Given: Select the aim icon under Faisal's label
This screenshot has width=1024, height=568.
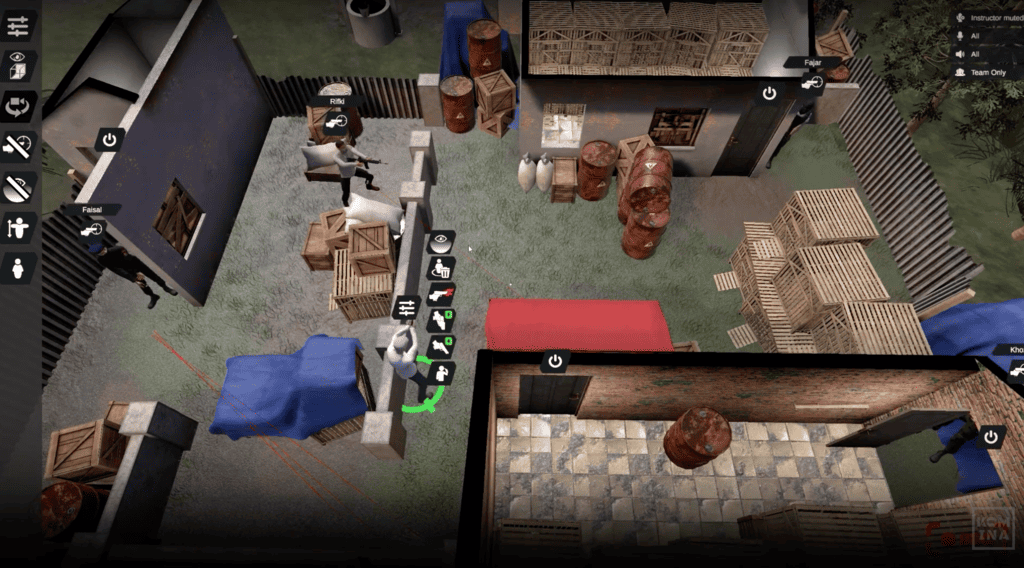Looking at the screenshot, I should pyautogui.click(x=93, y=230).
